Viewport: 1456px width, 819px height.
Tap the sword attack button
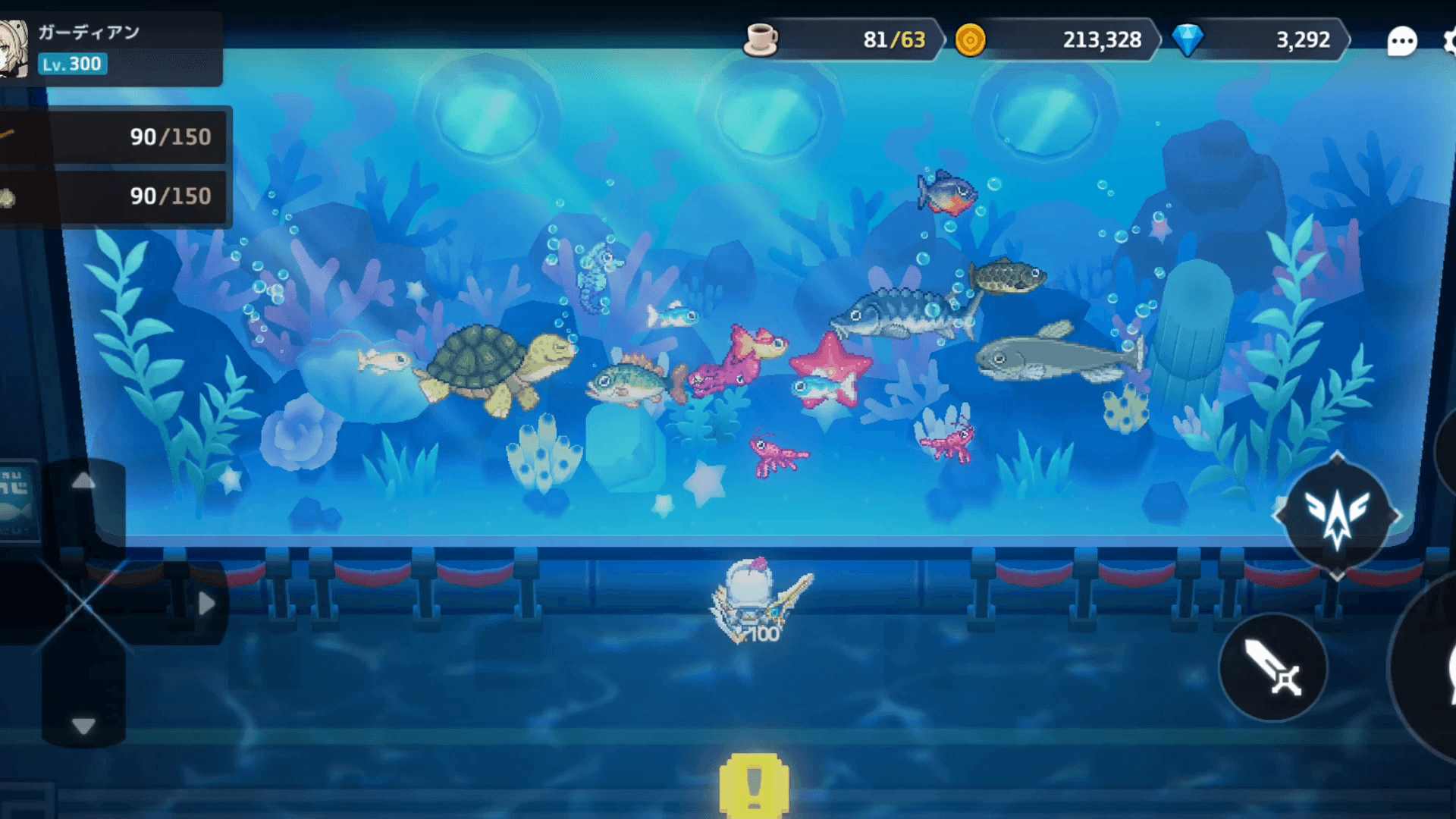coord(1273,667)
